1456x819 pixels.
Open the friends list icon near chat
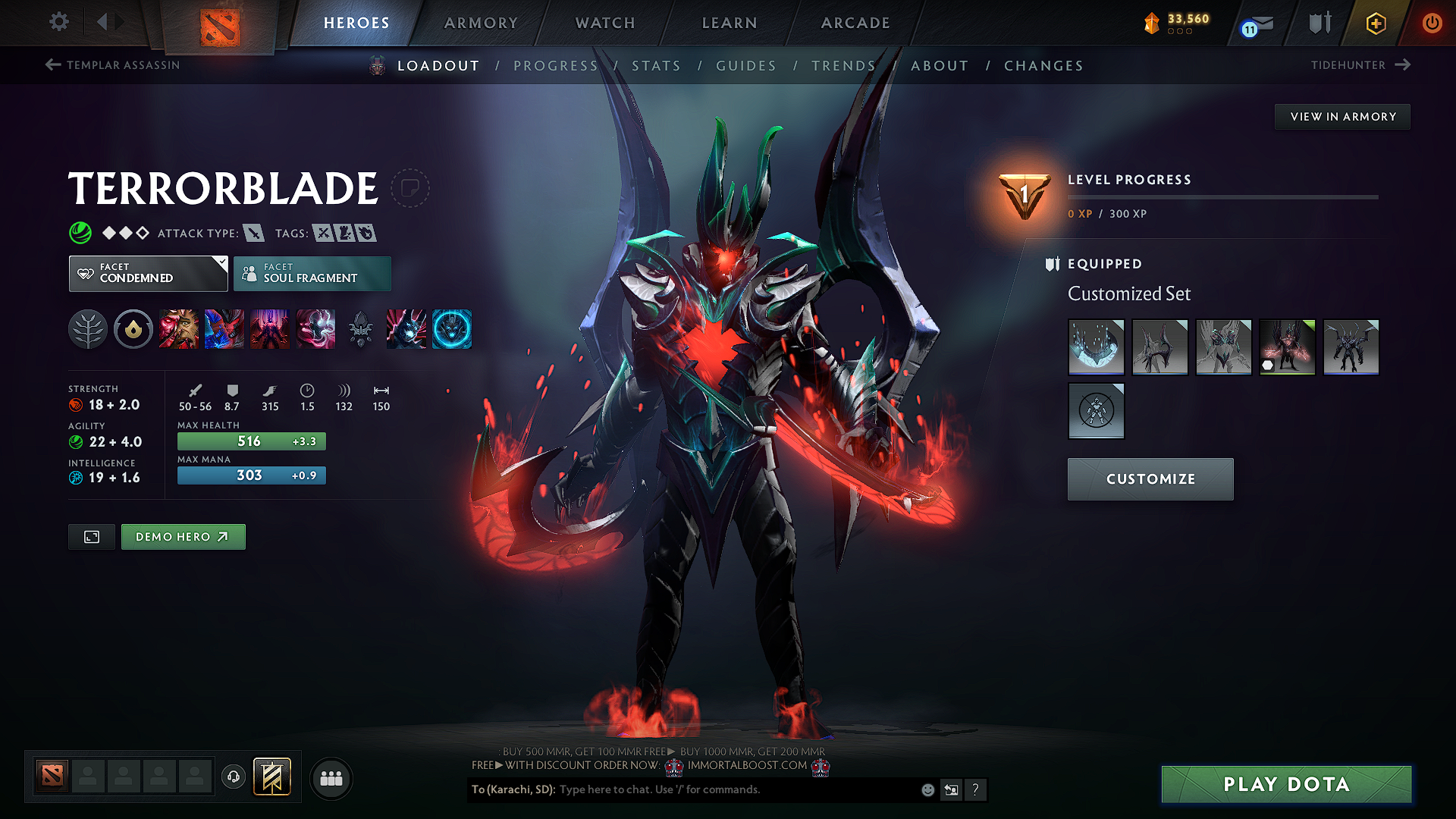pos(331,778)
